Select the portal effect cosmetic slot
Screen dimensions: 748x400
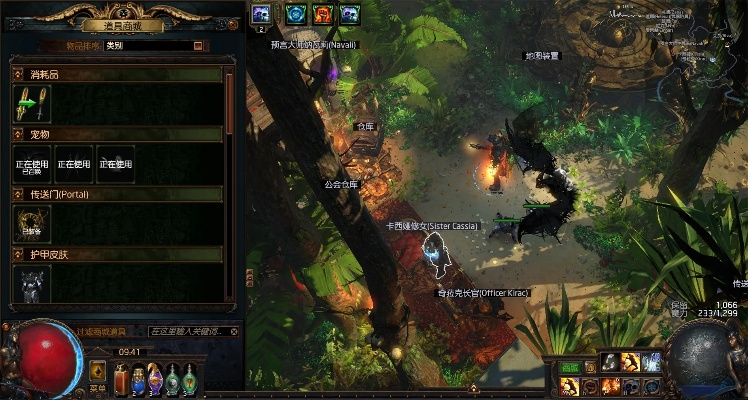26,224
